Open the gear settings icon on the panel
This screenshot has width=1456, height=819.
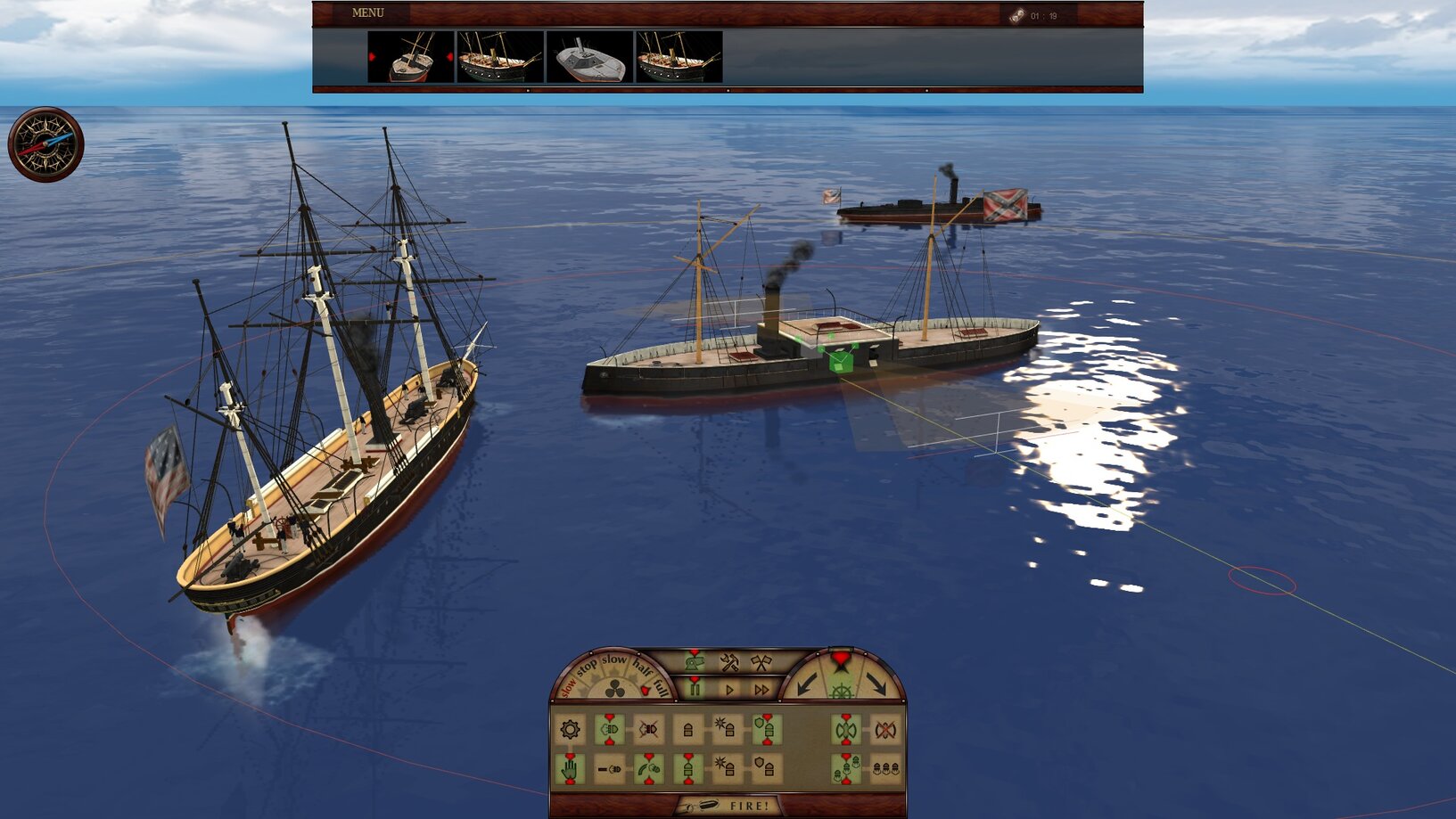pos(570,730)
